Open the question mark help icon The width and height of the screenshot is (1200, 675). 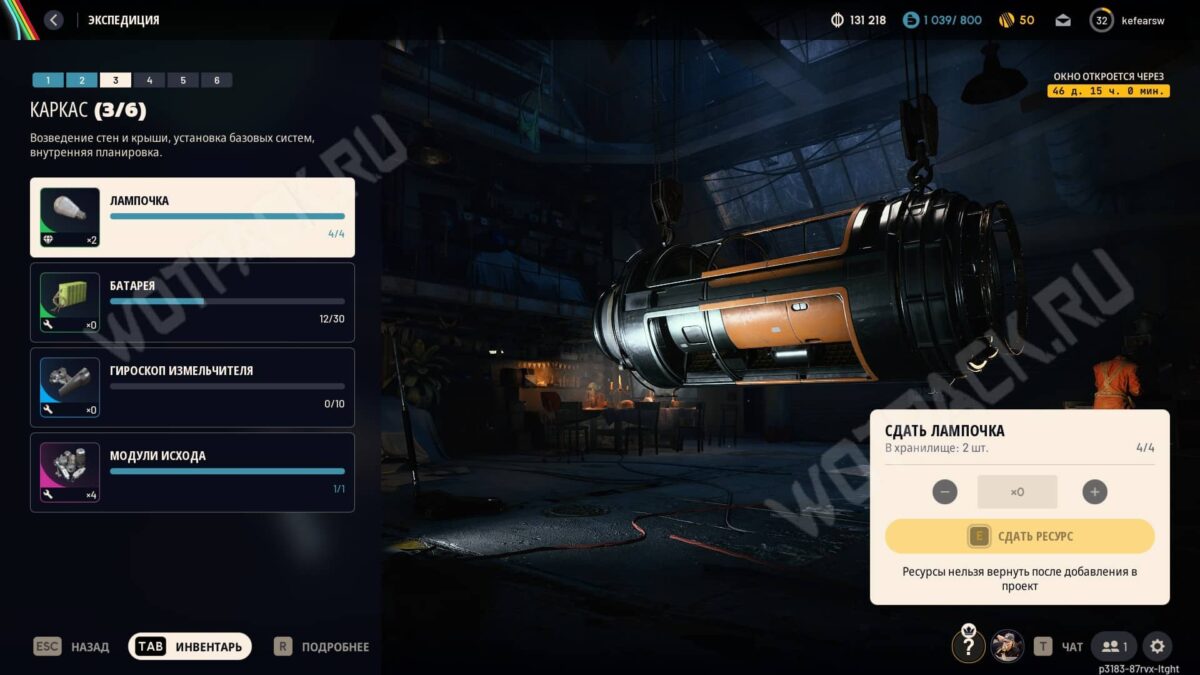pos(968,646)
